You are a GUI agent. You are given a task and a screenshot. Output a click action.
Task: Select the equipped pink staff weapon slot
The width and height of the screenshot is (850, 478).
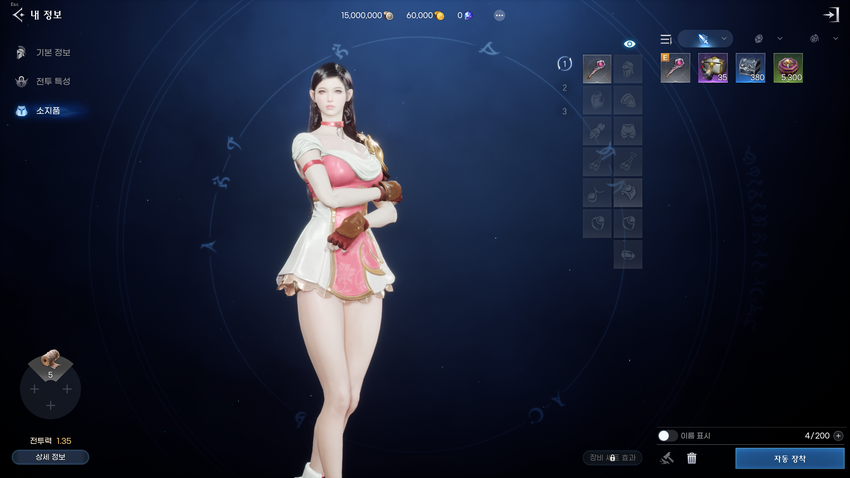pos(597,69)
